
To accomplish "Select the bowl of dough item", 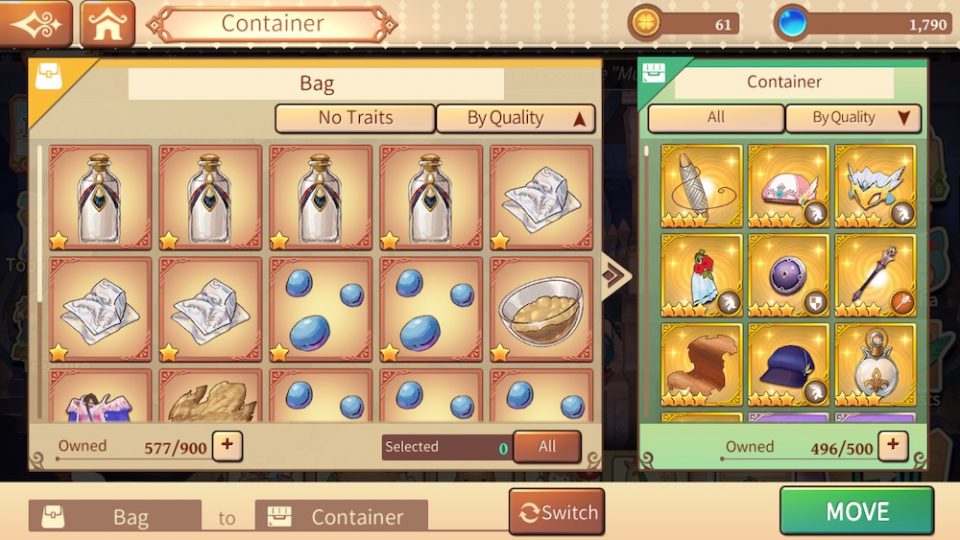I will (x=540, y=309).
